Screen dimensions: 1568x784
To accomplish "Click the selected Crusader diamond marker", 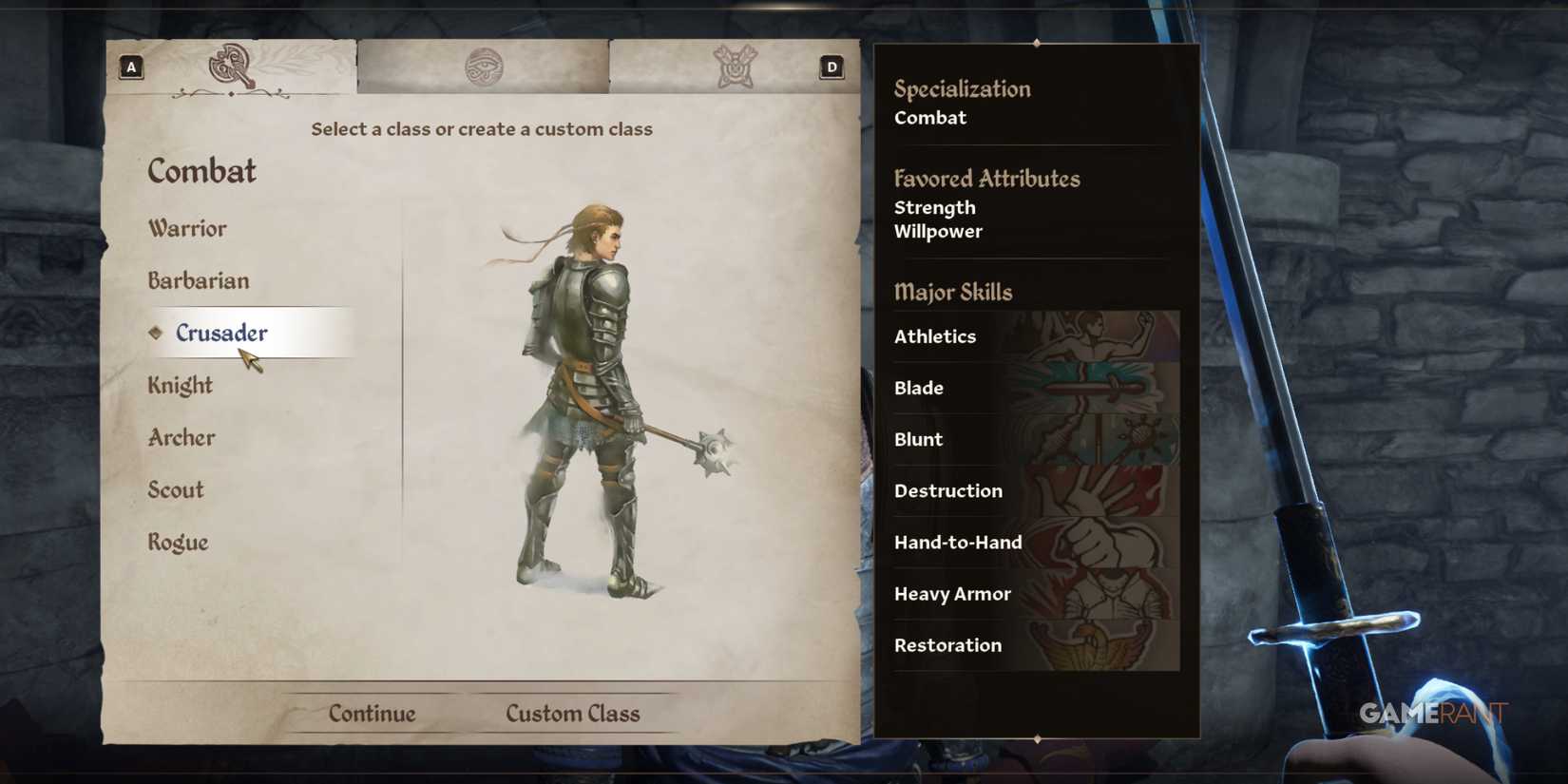I will point(156,333).
